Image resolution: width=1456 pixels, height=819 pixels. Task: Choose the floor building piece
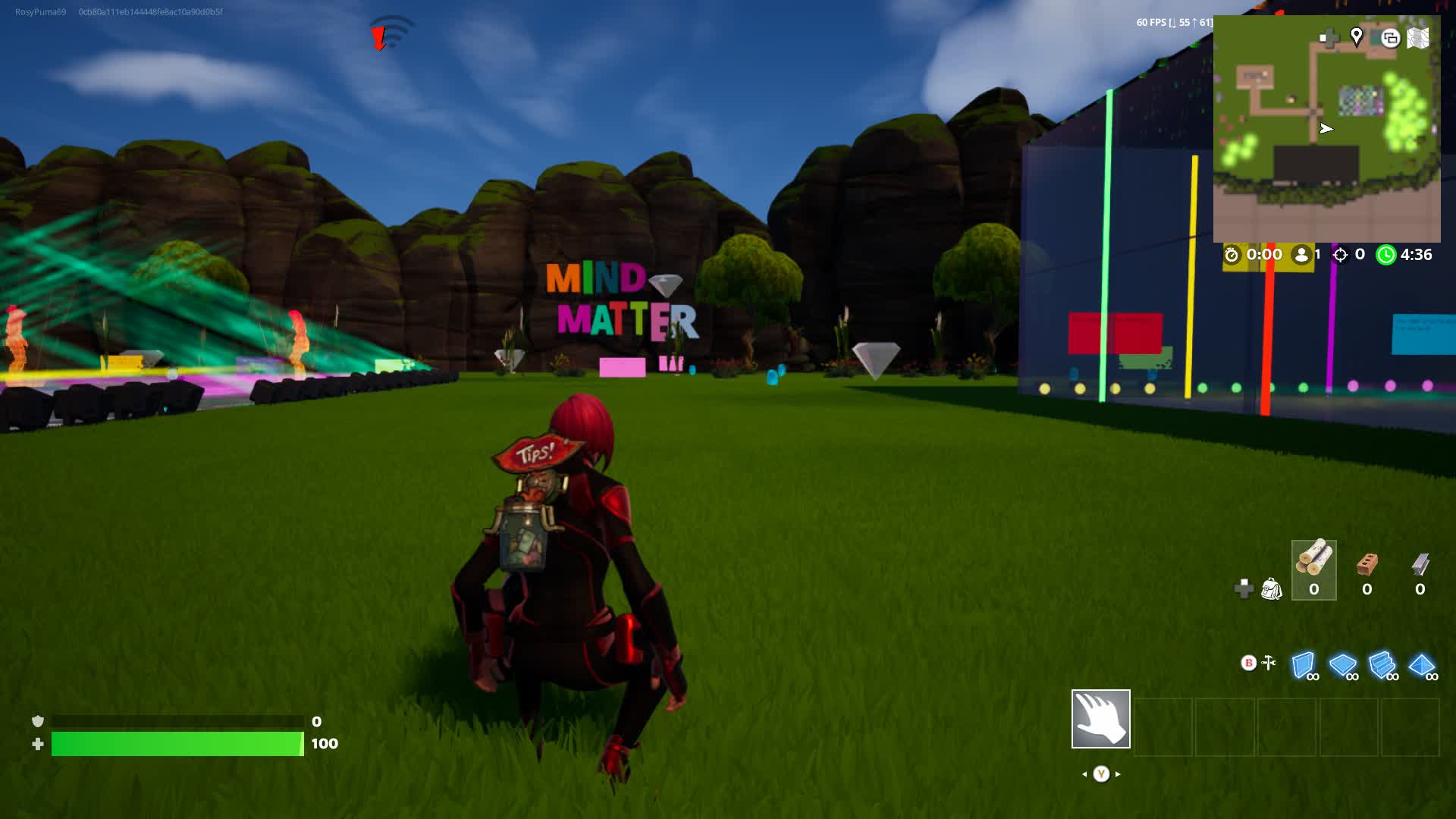1343,665
